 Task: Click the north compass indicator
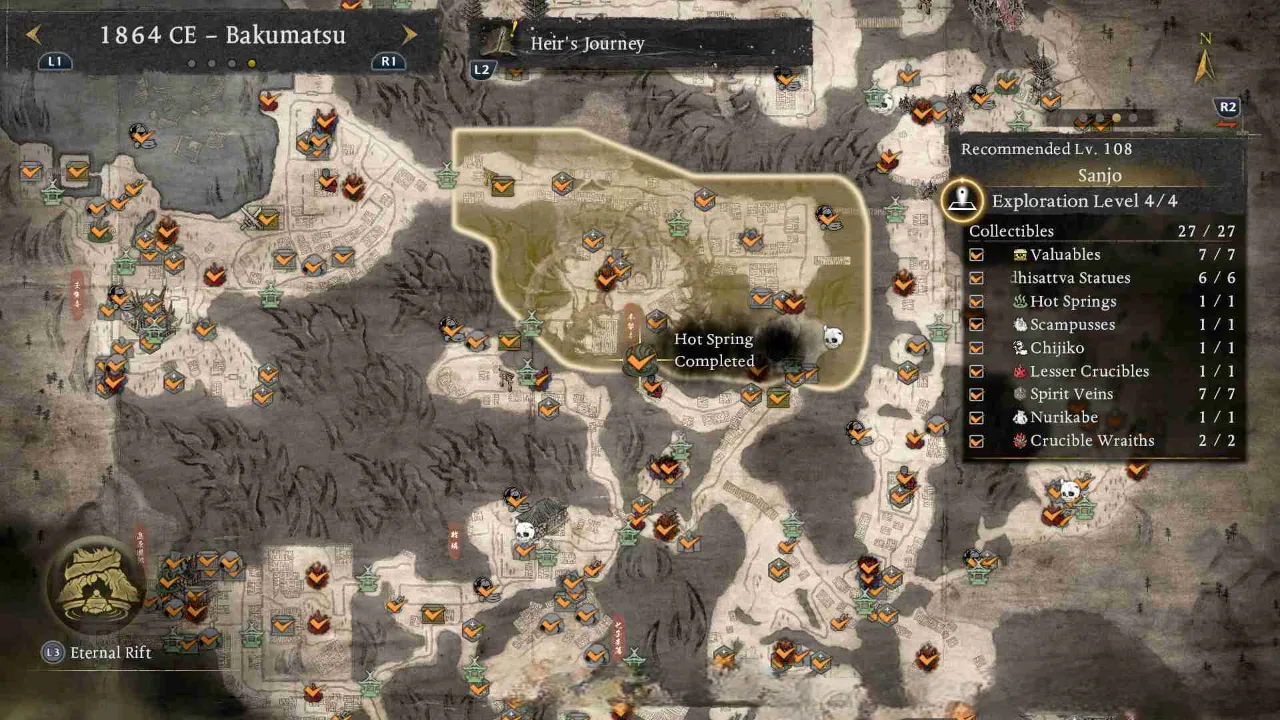tap(1205, 60)
